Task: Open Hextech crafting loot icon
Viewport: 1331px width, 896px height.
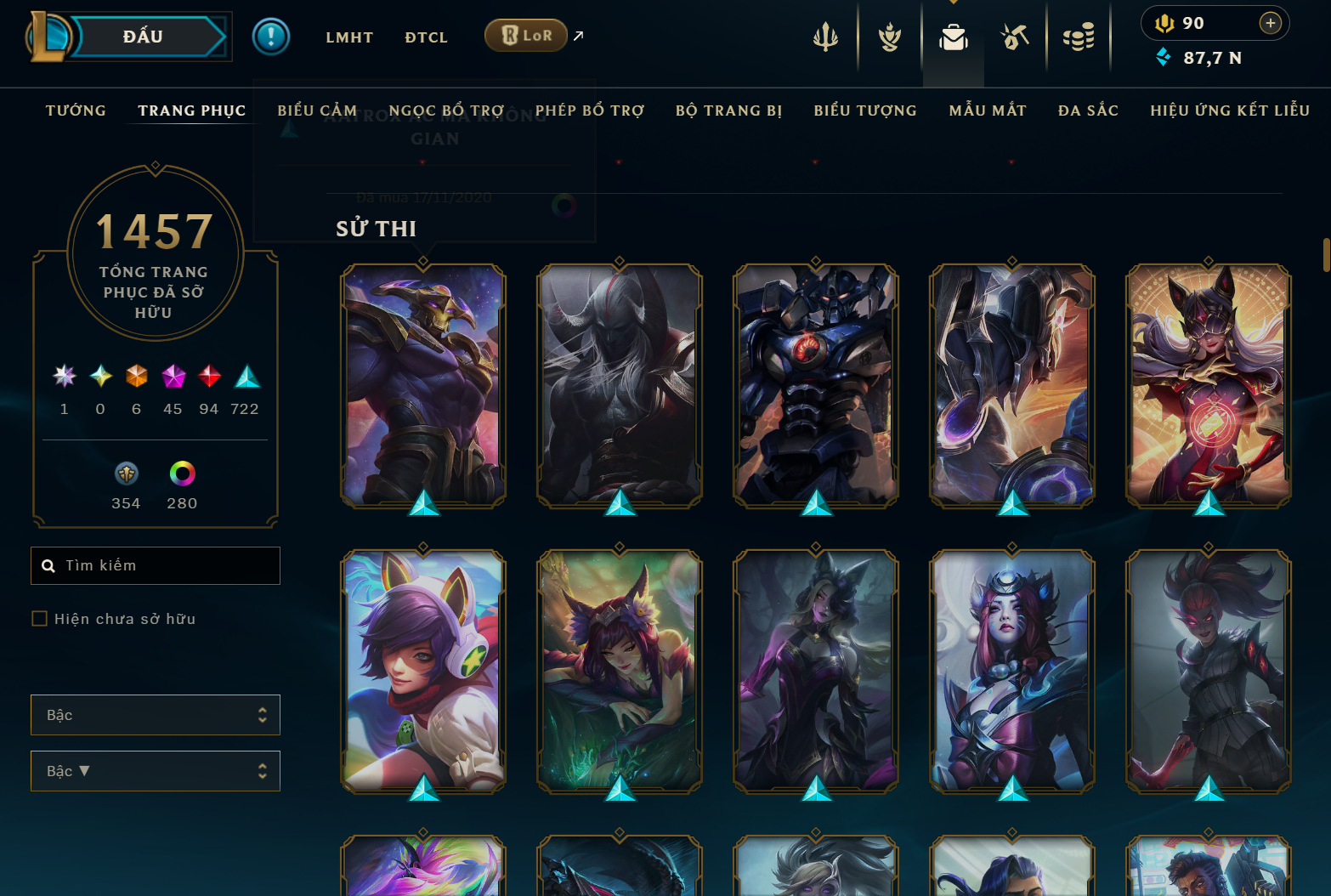Action: coord(1015,37)
